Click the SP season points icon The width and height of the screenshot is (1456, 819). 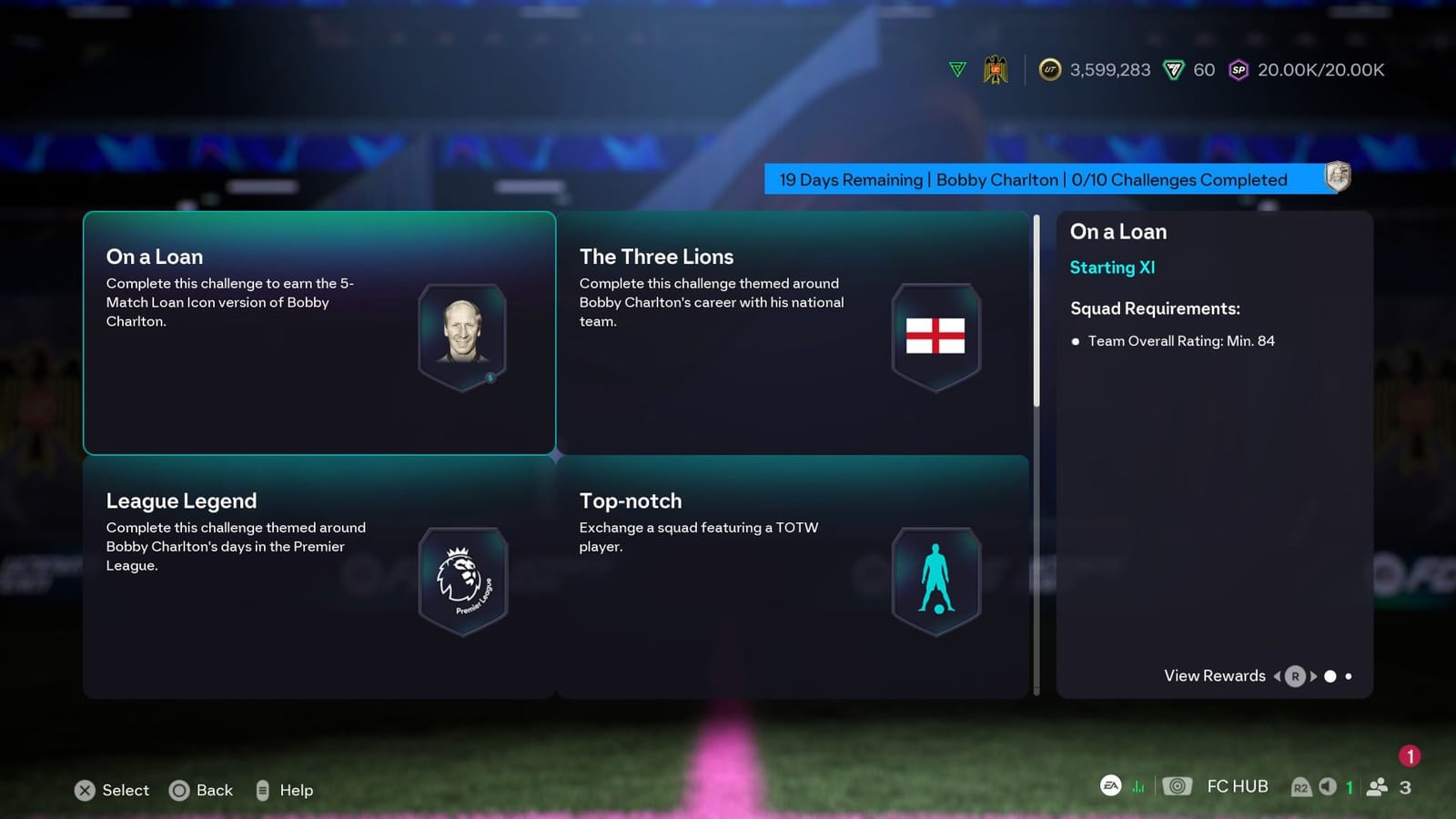tap(1239, 70)
